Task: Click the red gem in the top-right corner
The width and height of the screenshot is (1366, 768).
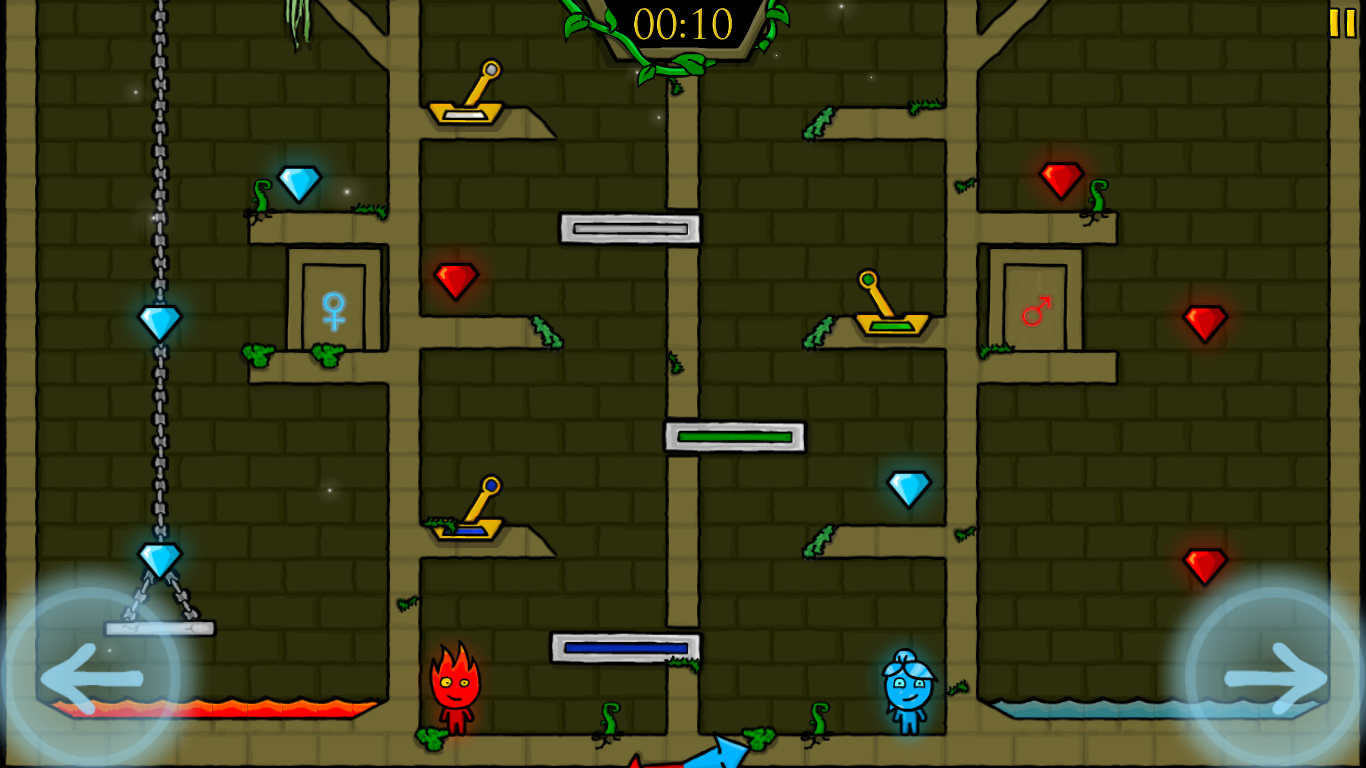Action: pos(1062,181)
